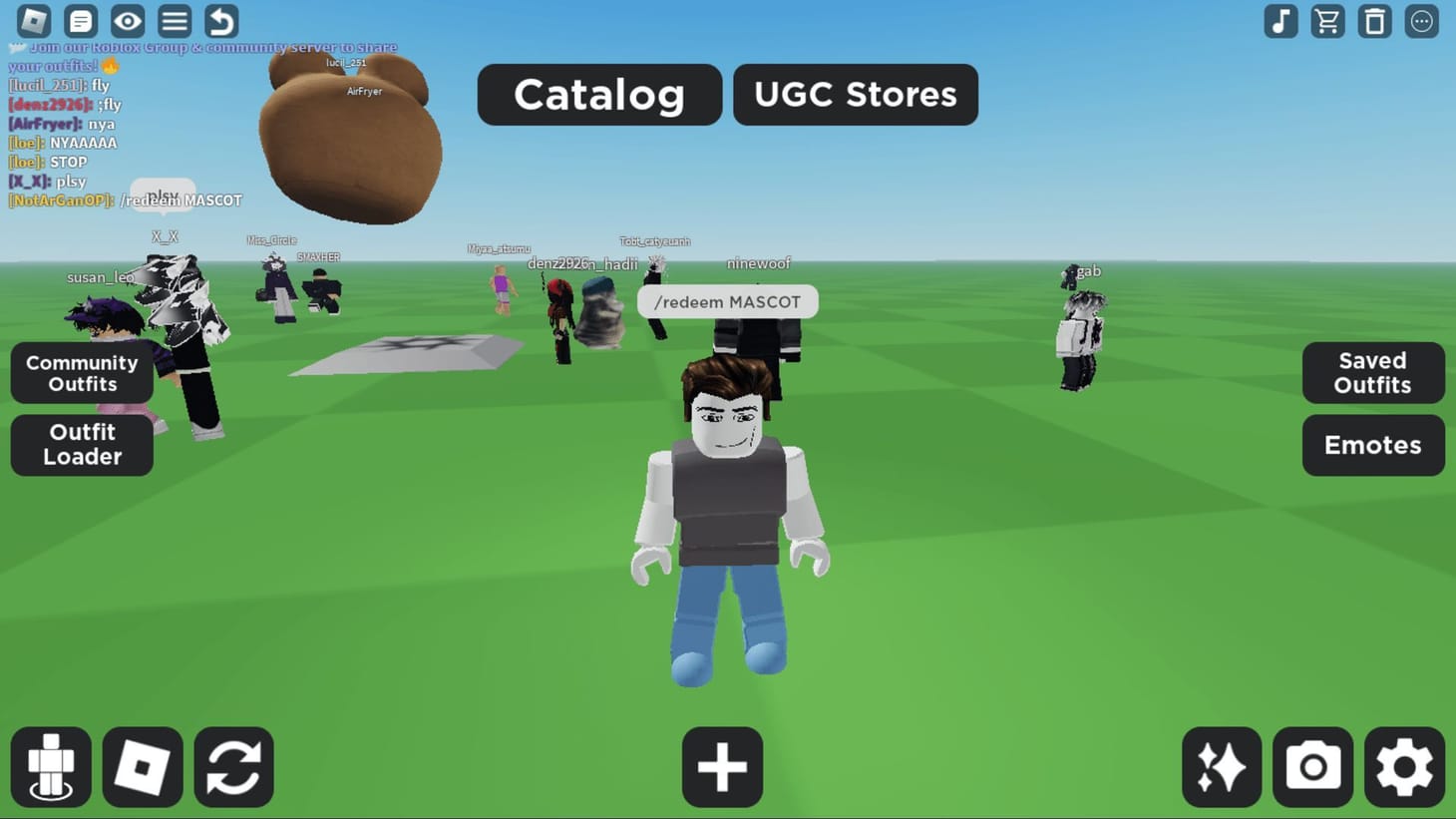Open Community Outfits
The image size is (1456, 819).
[81, 373]
